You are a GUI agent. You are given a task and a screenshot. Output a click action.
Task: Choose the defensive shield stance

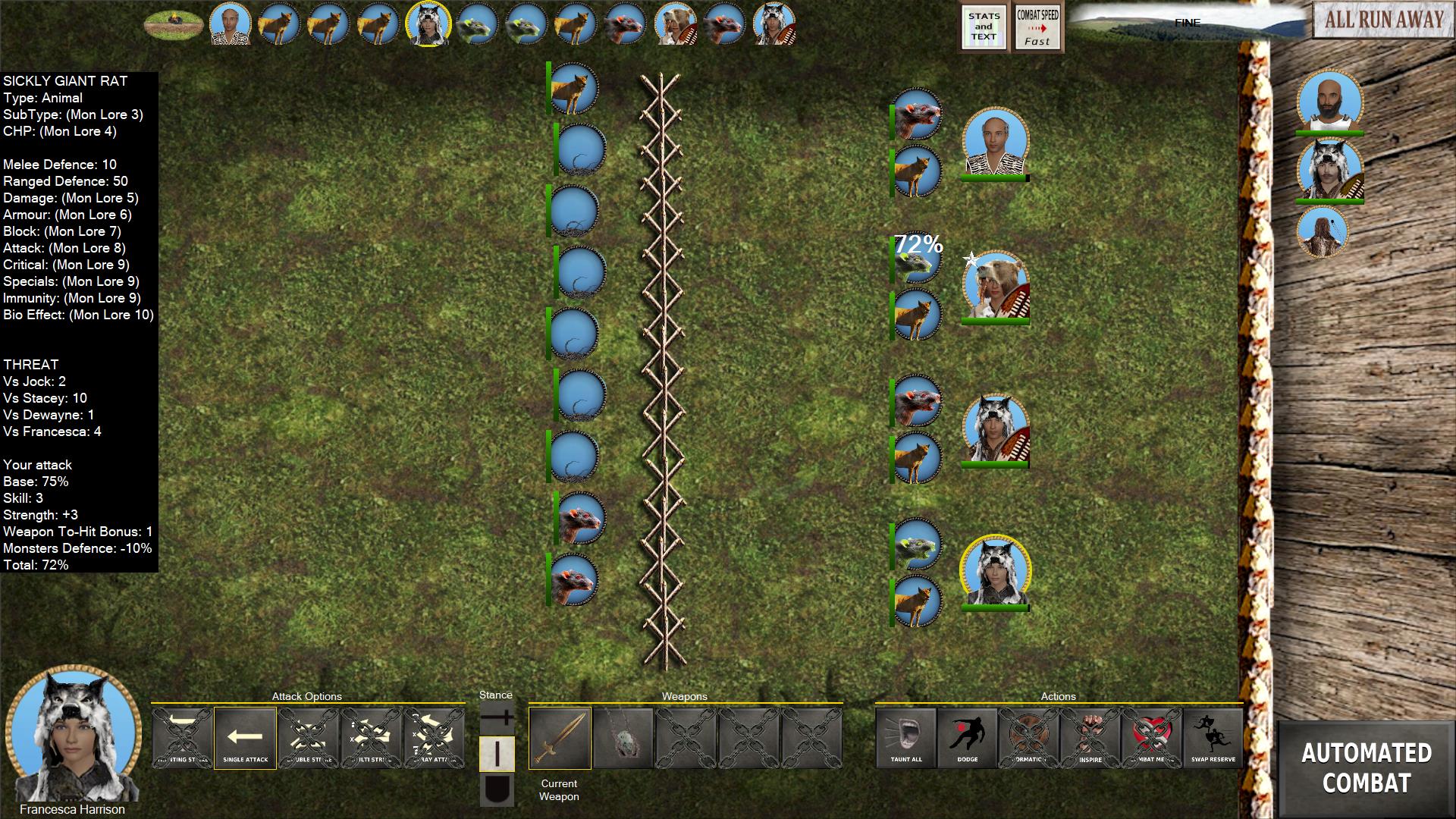(x=497, y=790)
